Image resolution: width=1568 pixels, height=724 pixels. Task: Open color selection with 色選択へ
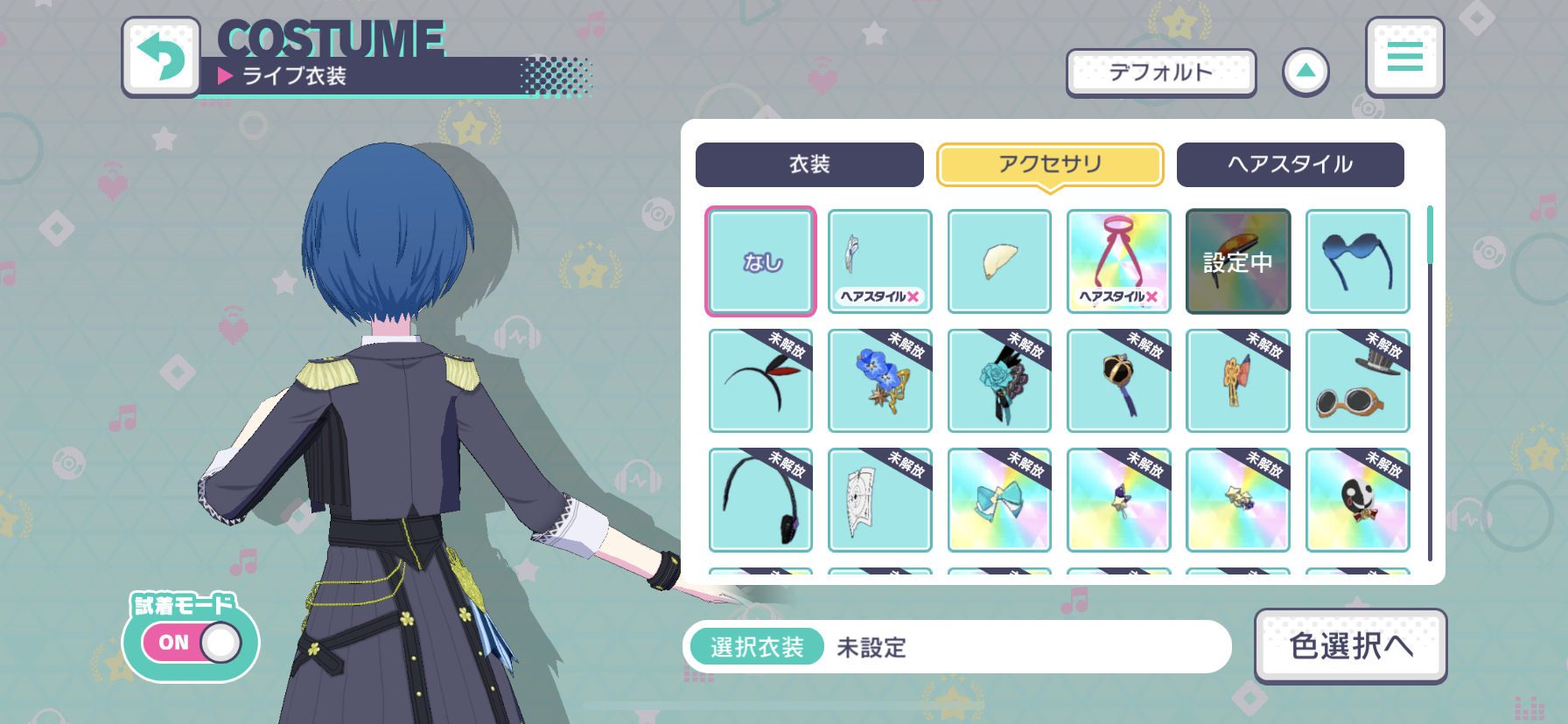click(1350, 646)
